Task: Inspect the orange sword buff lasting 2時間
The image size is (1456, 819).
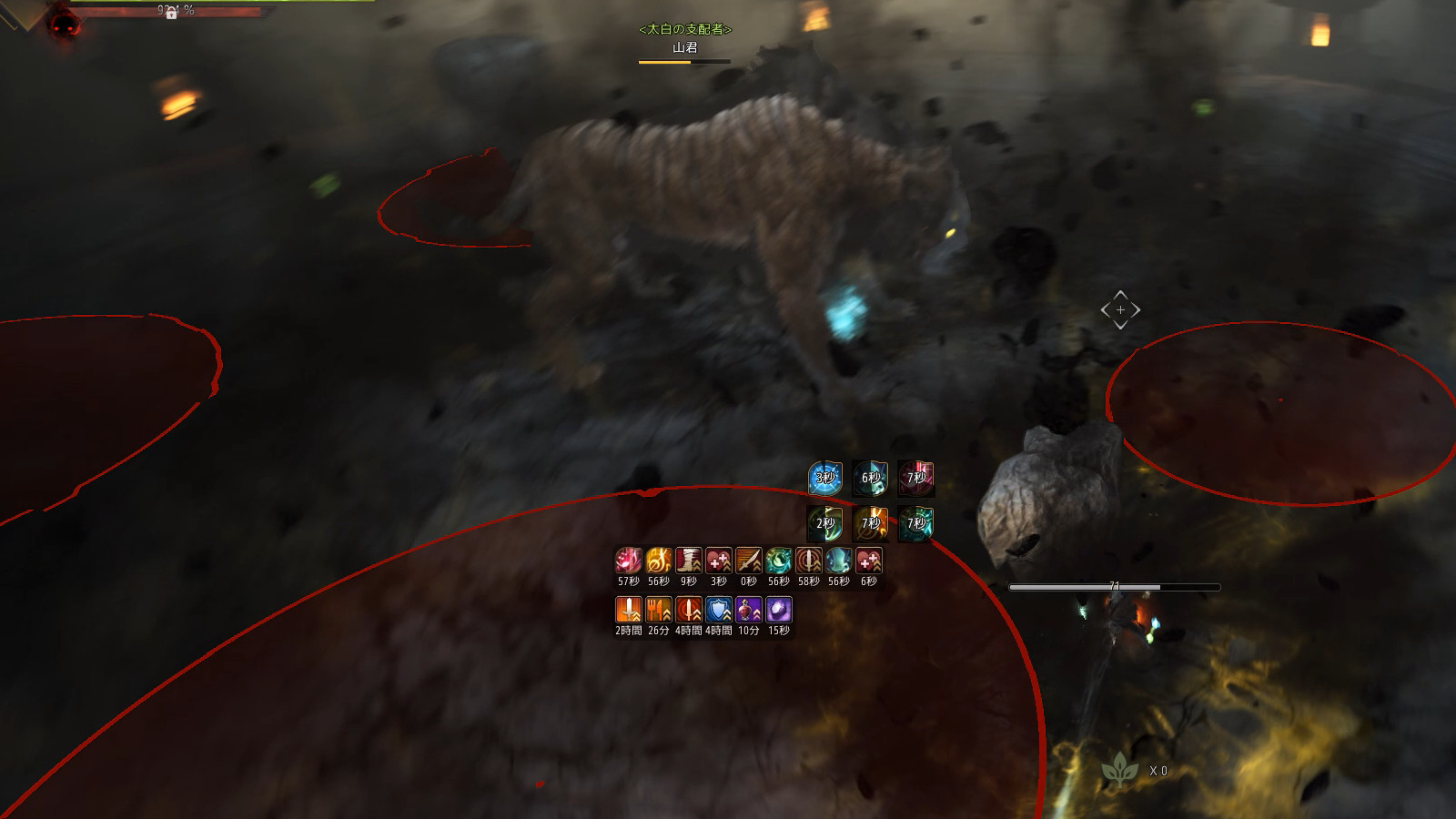Action: click(628, 609)
